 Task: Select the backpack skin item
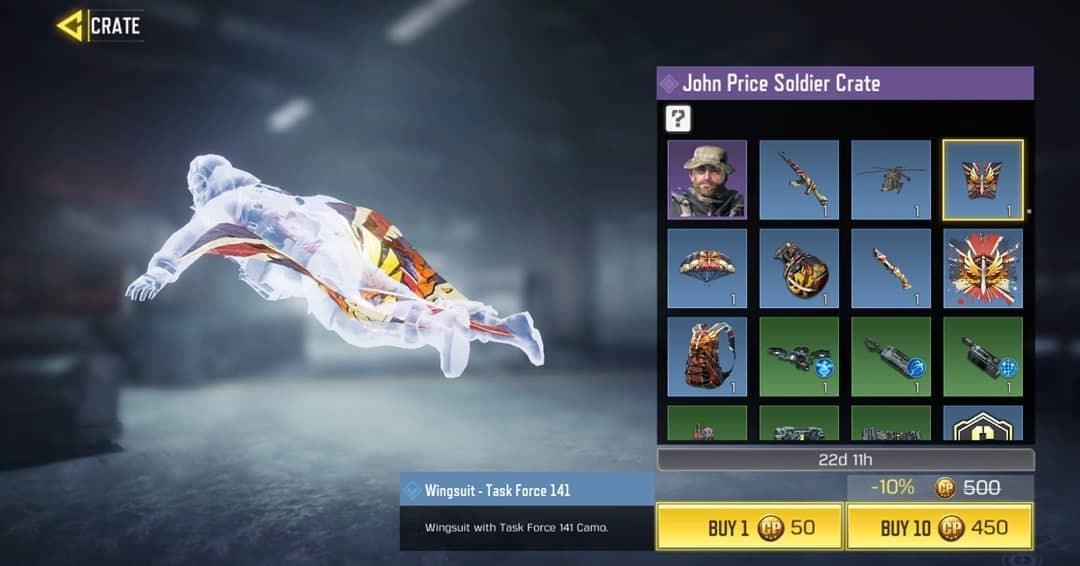(707, 356)
